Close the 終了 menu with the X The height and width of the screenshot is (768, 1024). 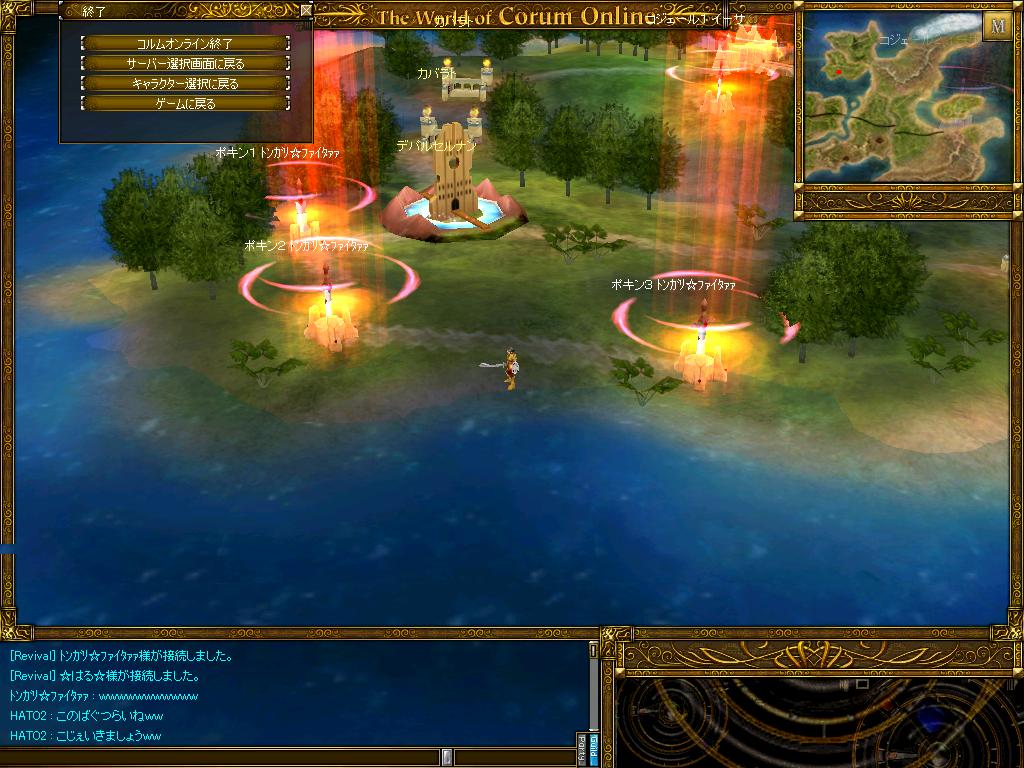point(306,11)
